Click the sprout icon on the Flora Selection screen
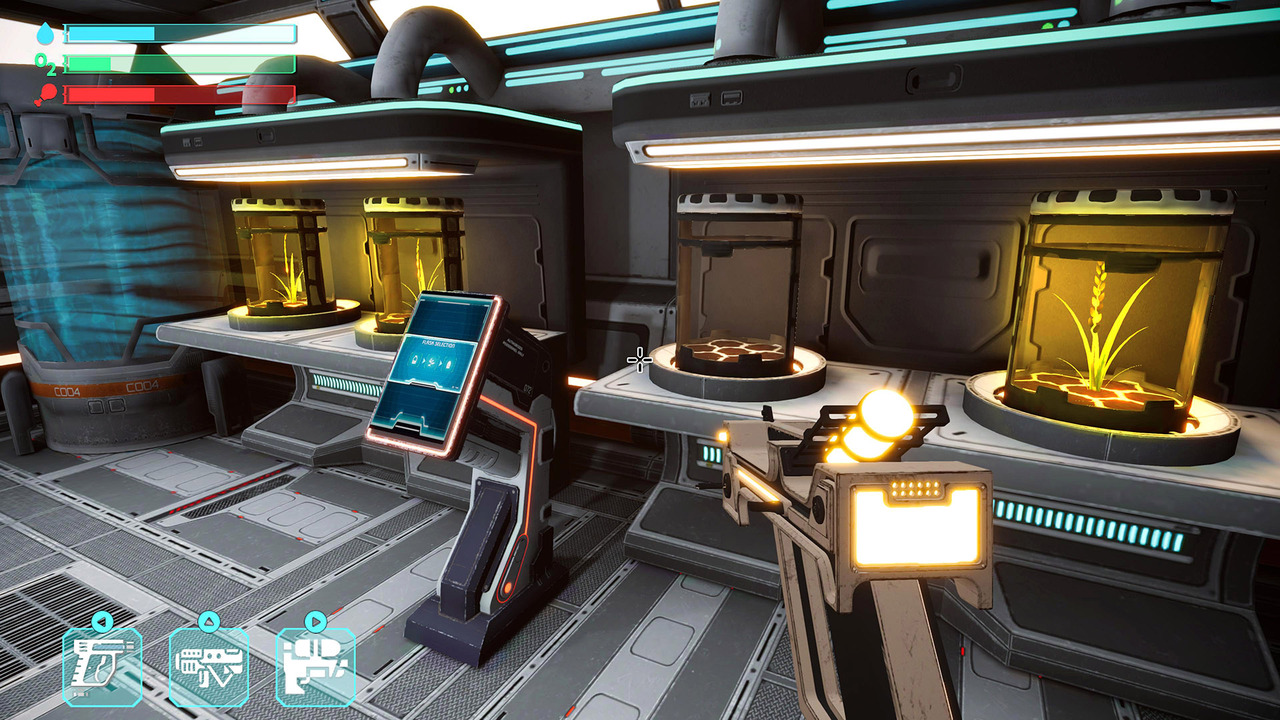 431,361
